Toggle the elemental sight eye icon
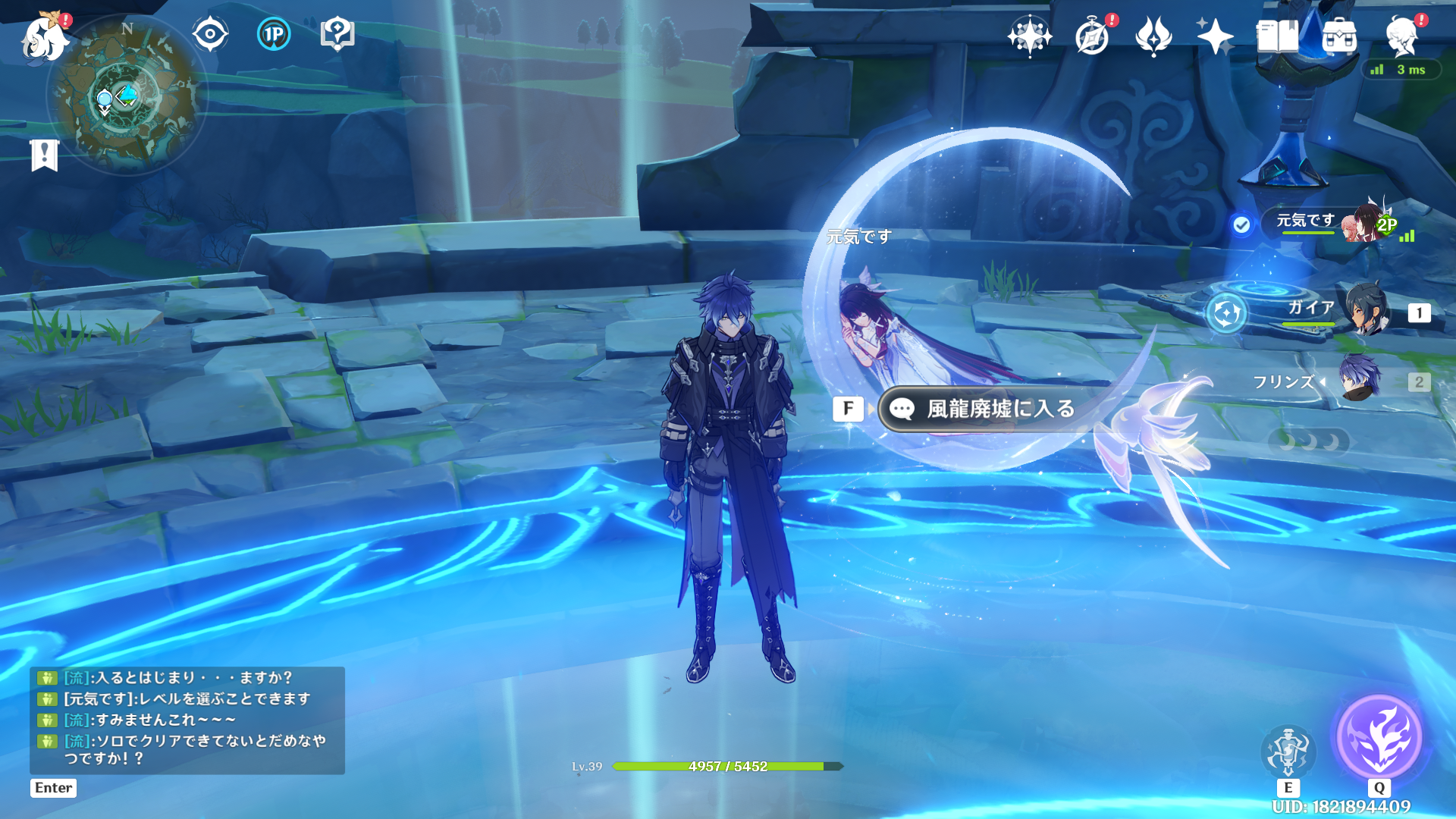The height and width of the screenshot is (819, 1456). point(210,34)
